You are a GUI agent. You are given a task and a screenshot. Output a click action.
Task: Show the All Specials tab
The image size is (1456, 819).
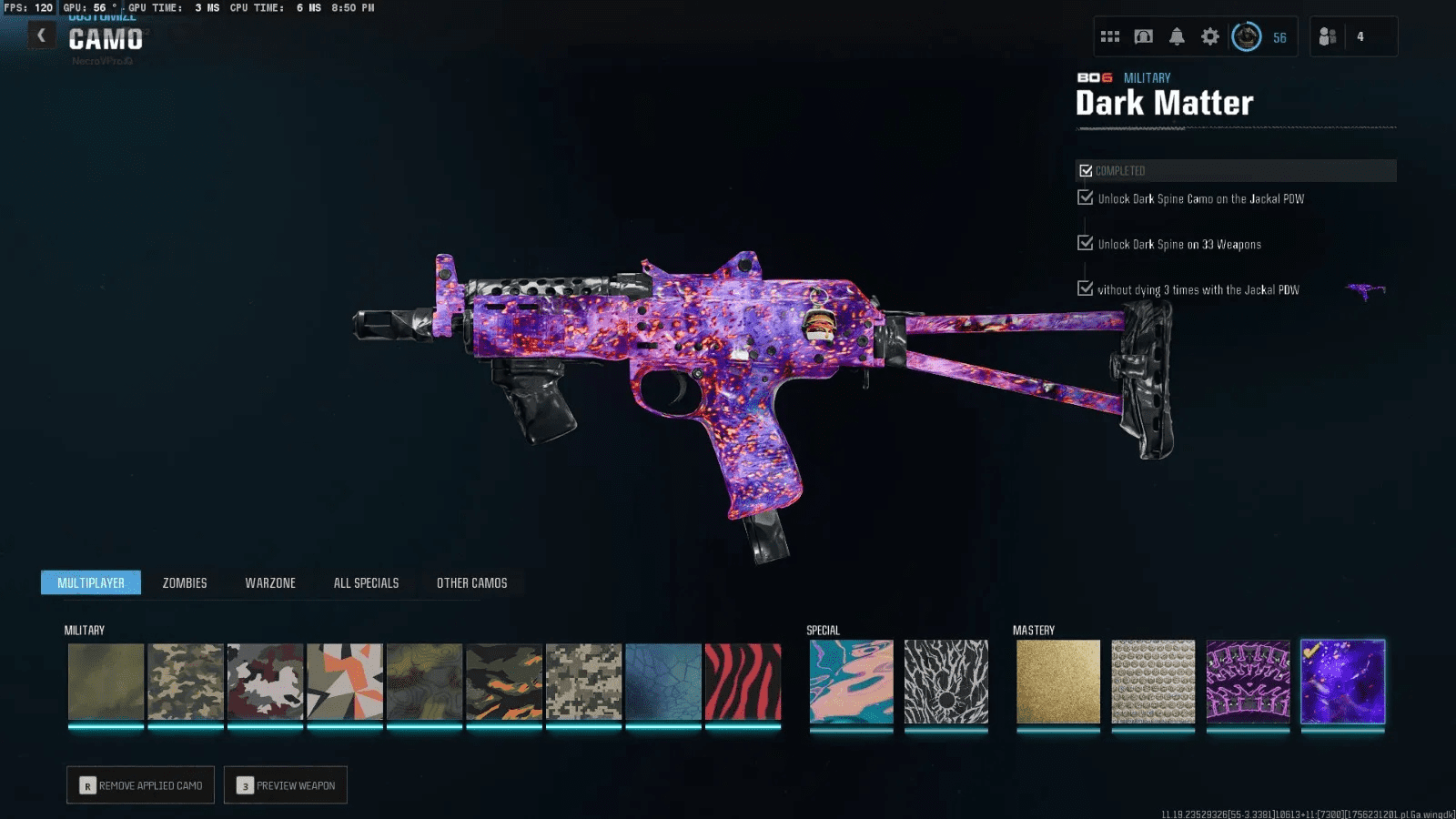point(366,583)
